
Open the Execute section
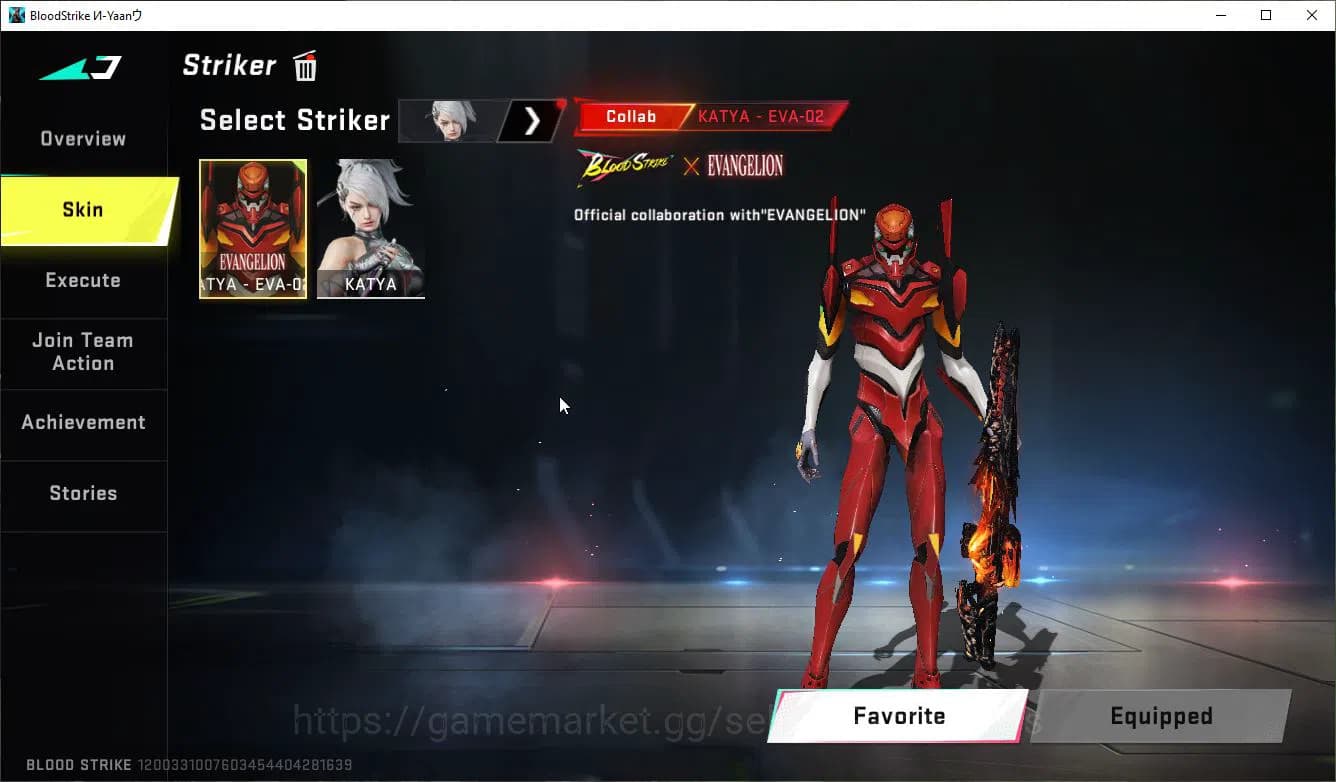coord(83,281)
